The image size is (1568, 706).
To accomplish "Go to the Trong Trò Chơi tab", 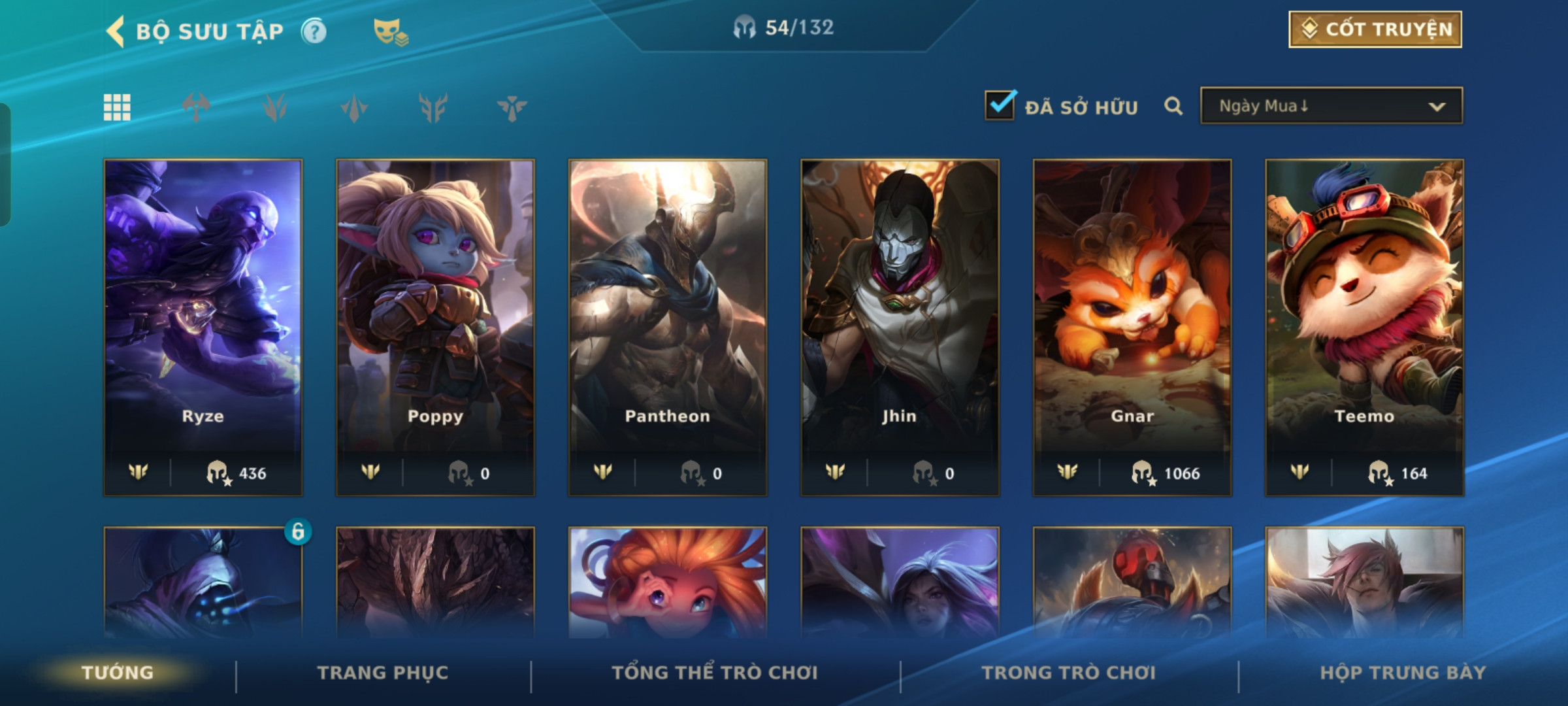I will coord(1068,673).
